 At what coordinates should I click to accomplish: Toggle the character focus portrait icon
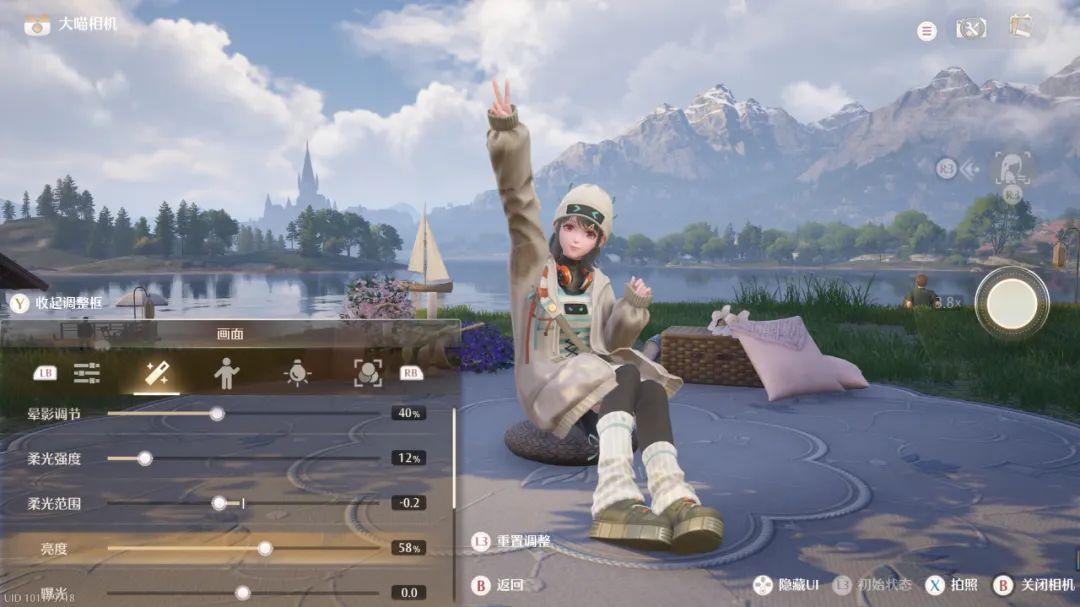1012,167
